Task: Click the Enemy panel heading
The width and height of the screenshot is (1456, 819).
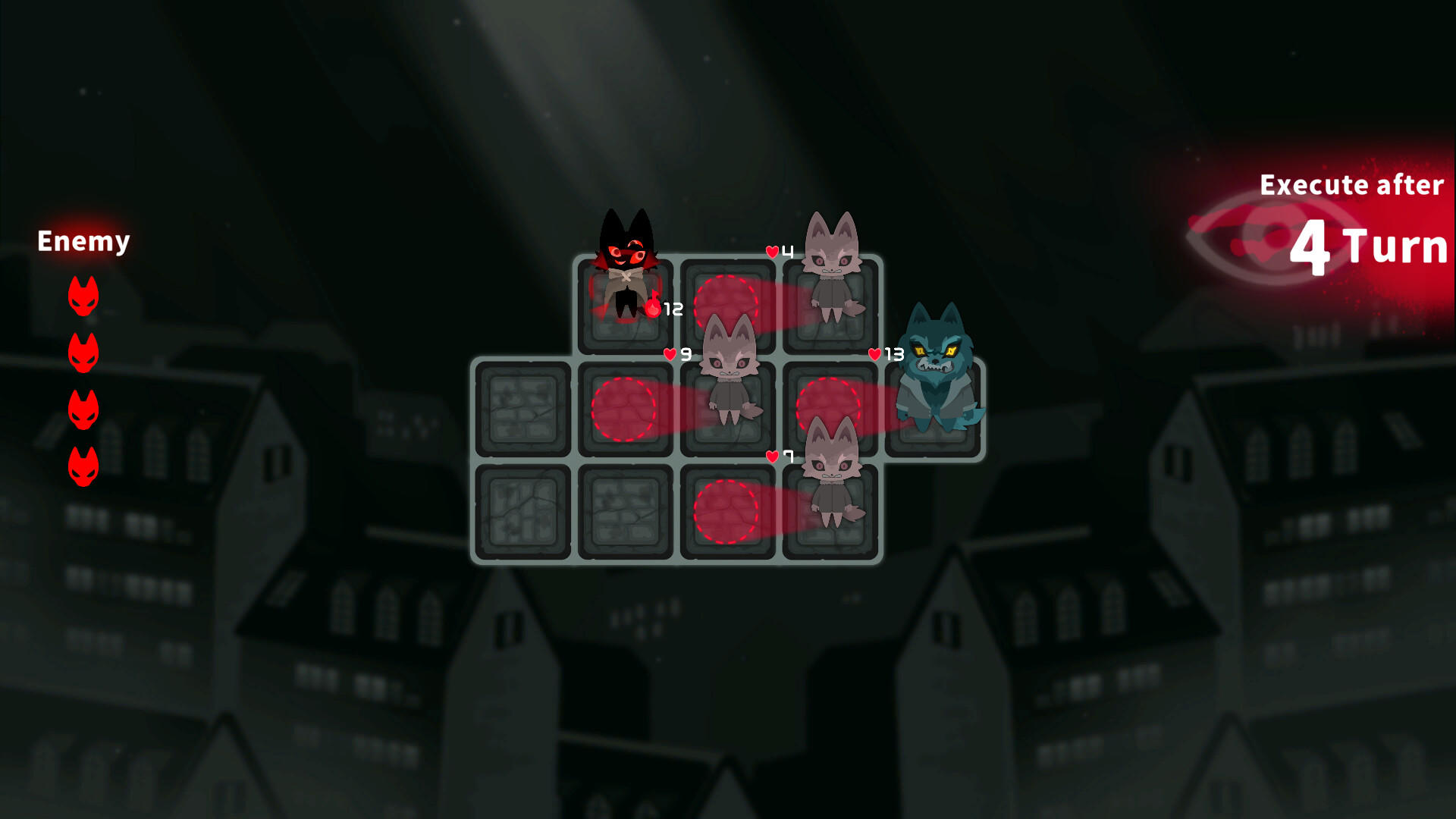Action: click(x=83, y=241)
